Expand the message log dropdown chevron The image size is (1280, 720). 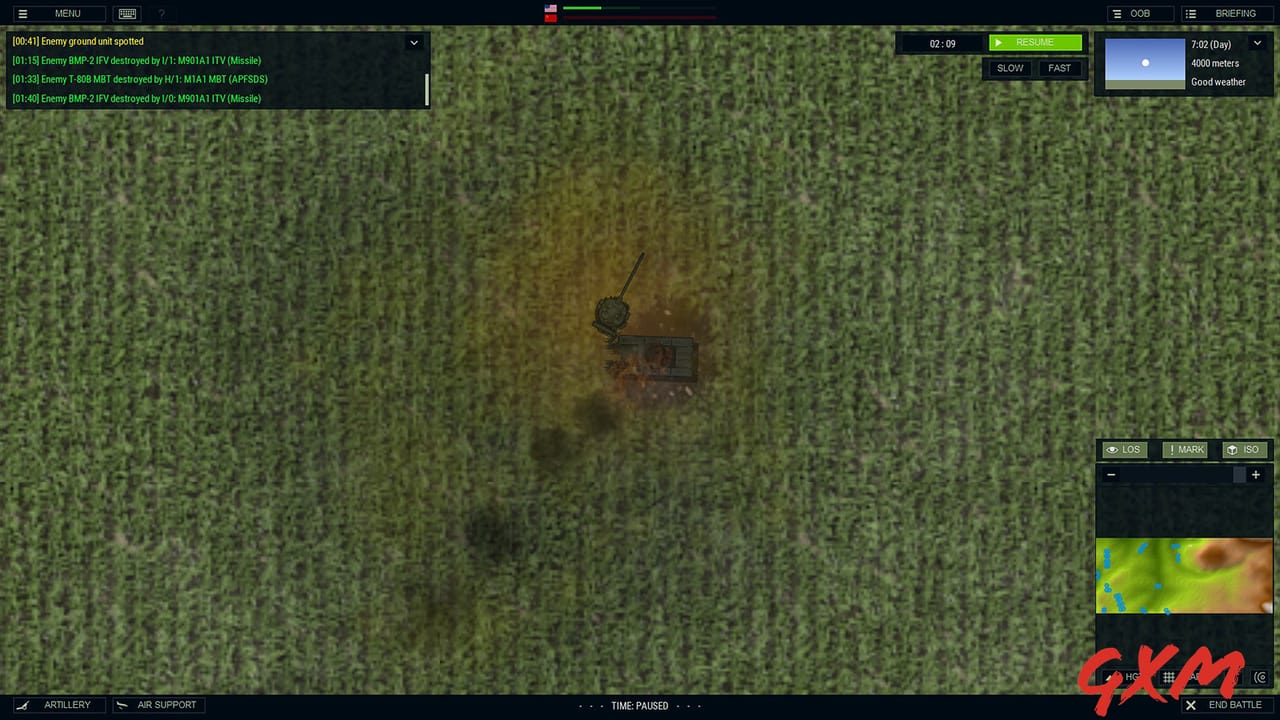coord(414,43)
